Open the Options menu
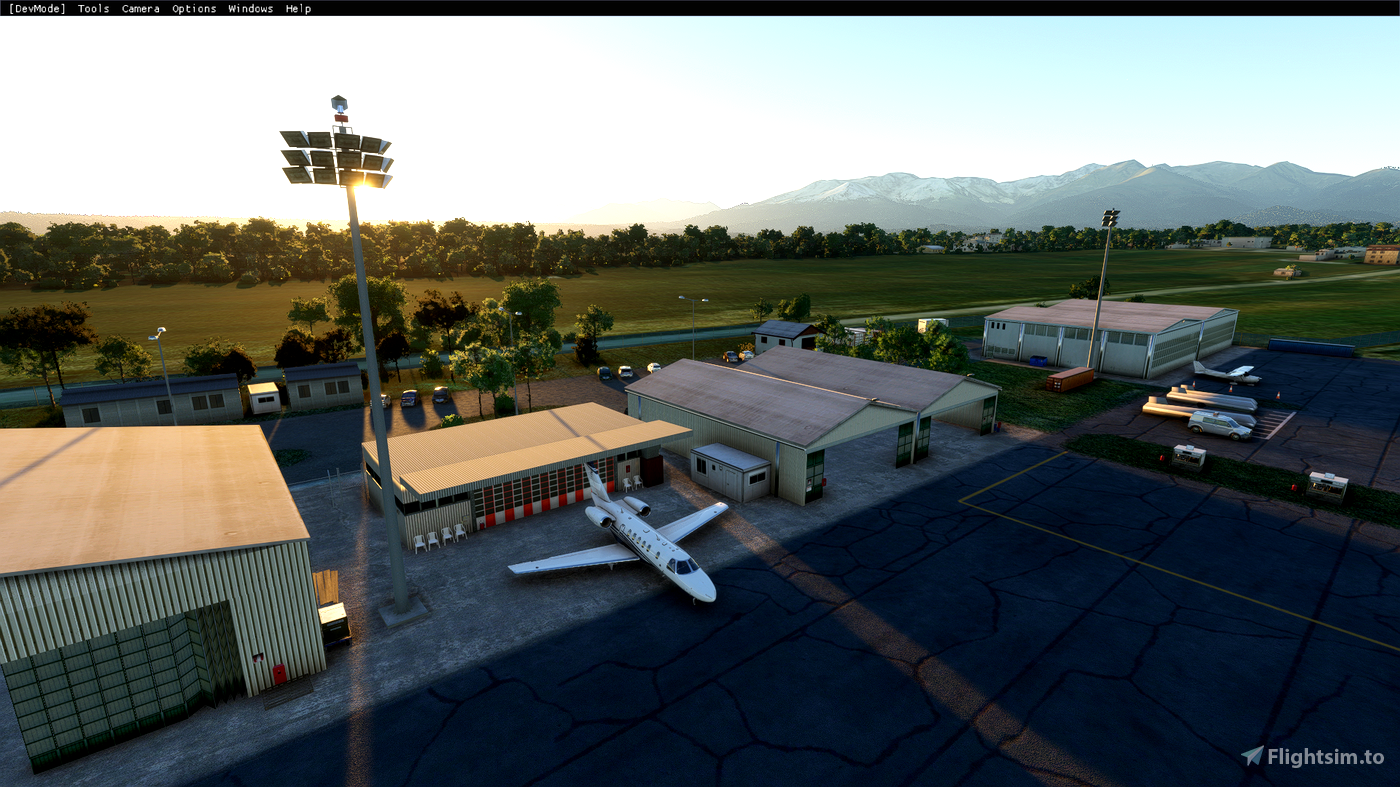This screenshot has height=787, width=1400. pos(193,8)
